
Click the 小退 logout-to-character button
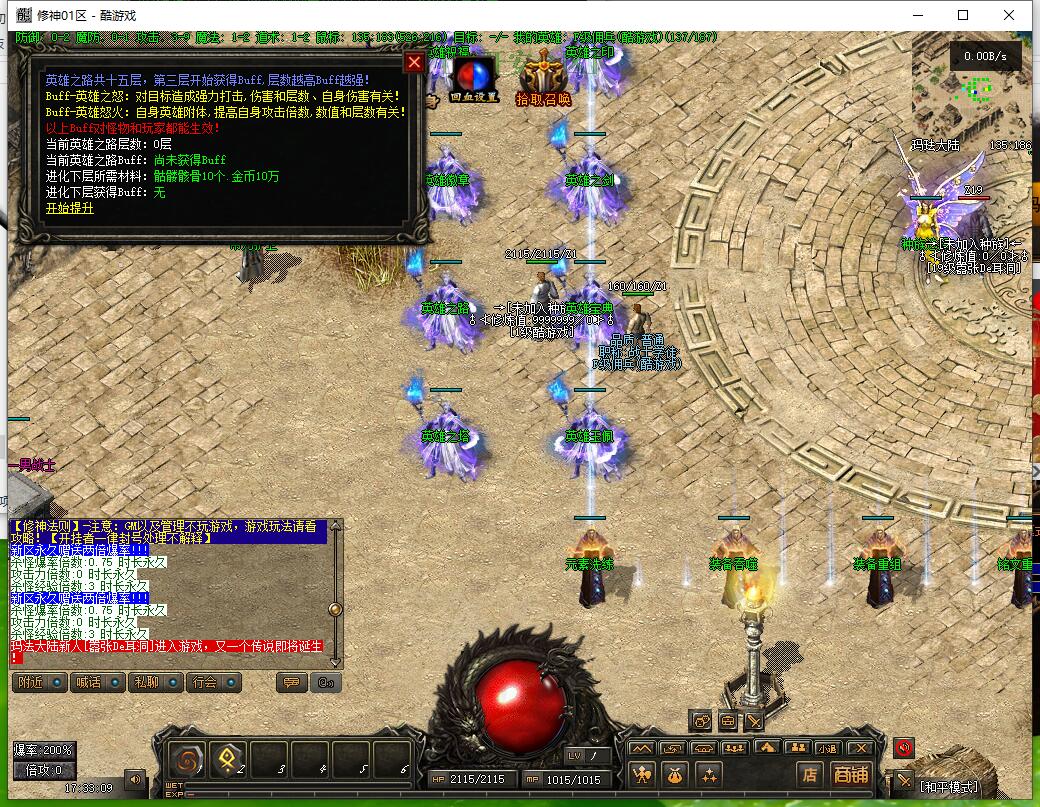point(827,748)
